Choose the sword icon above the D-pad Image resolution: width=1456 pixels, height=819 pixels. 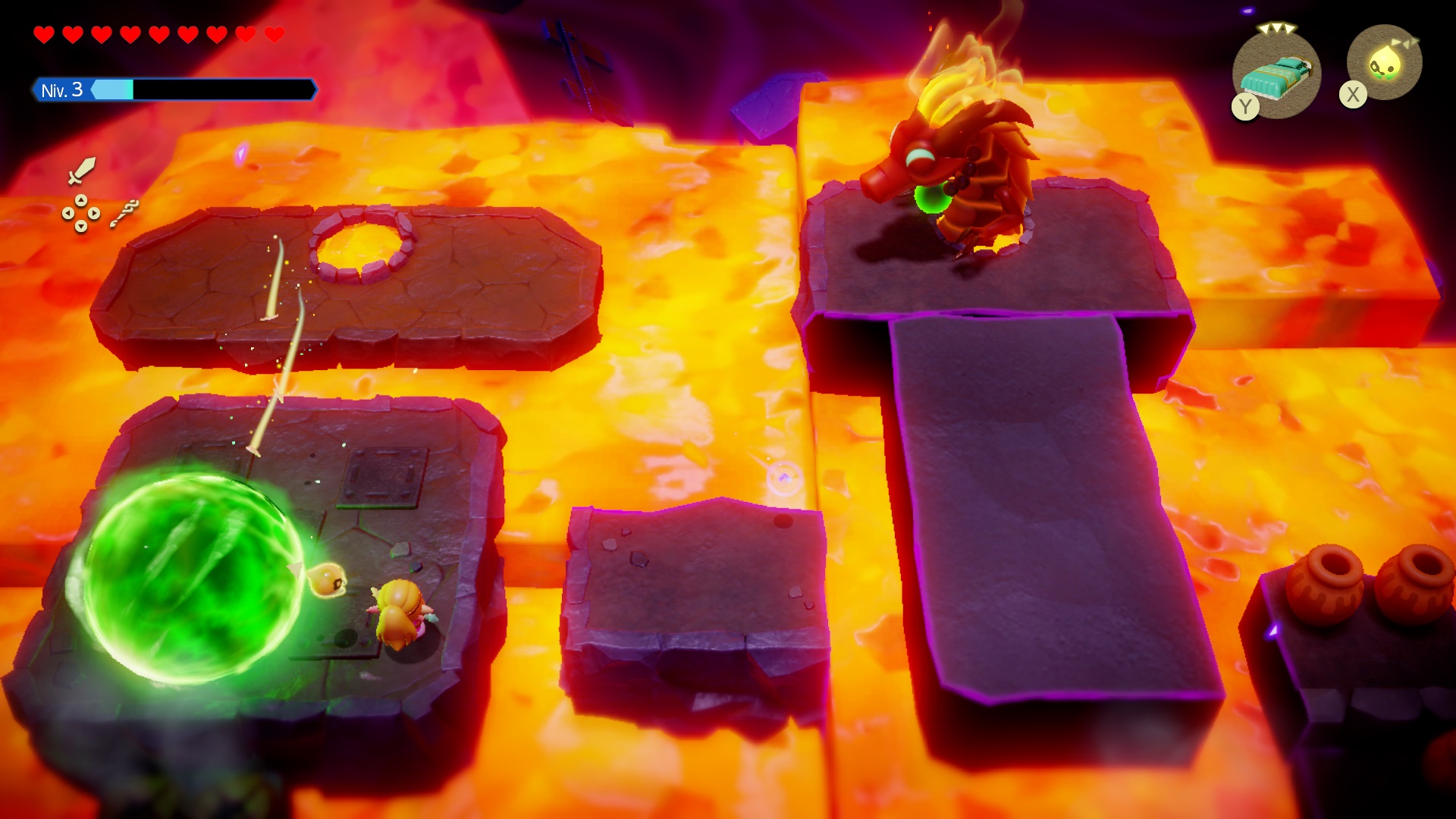tap(81, 171)
